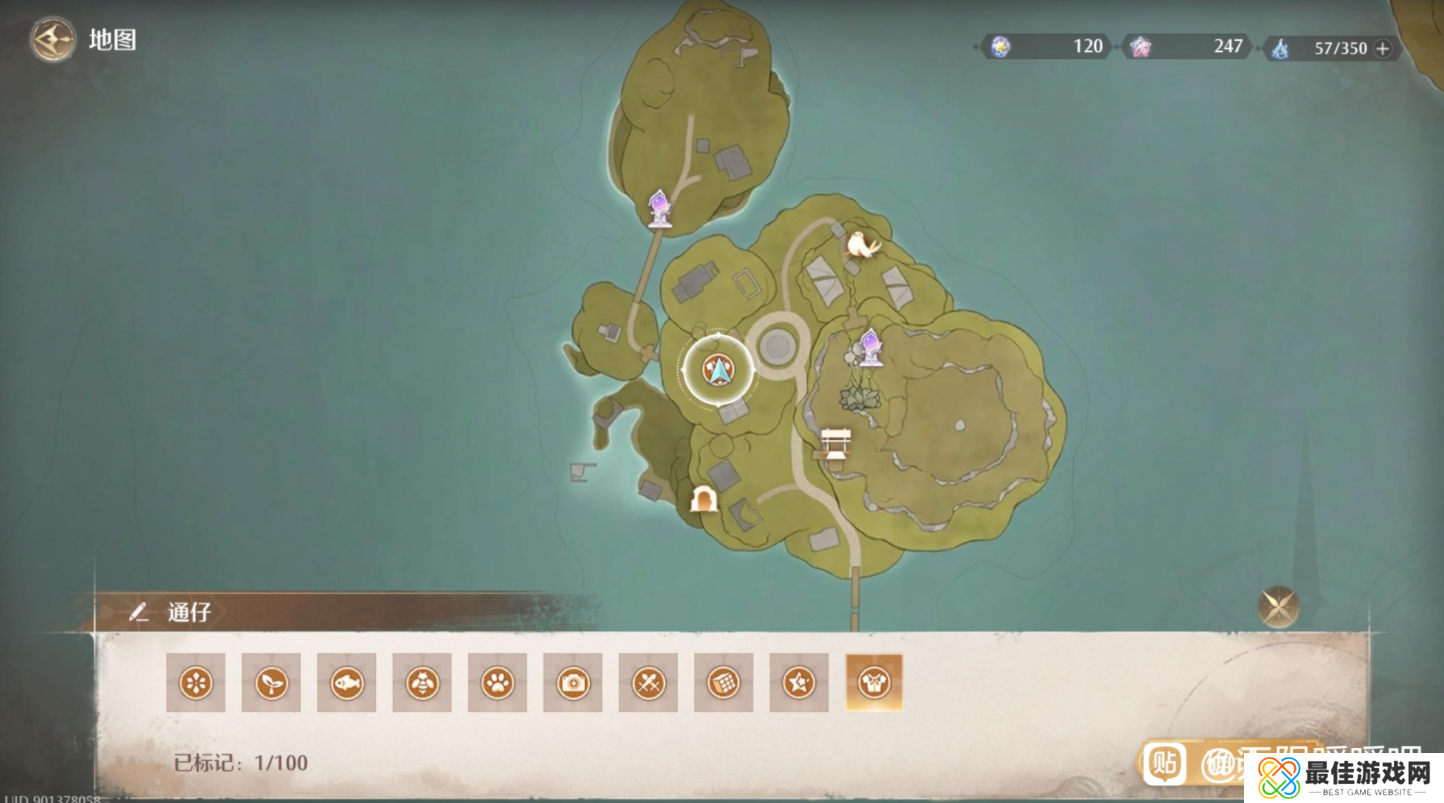1444x803 pixels.
Task: Add more energy with the plus button
Action: [1383, 48]
